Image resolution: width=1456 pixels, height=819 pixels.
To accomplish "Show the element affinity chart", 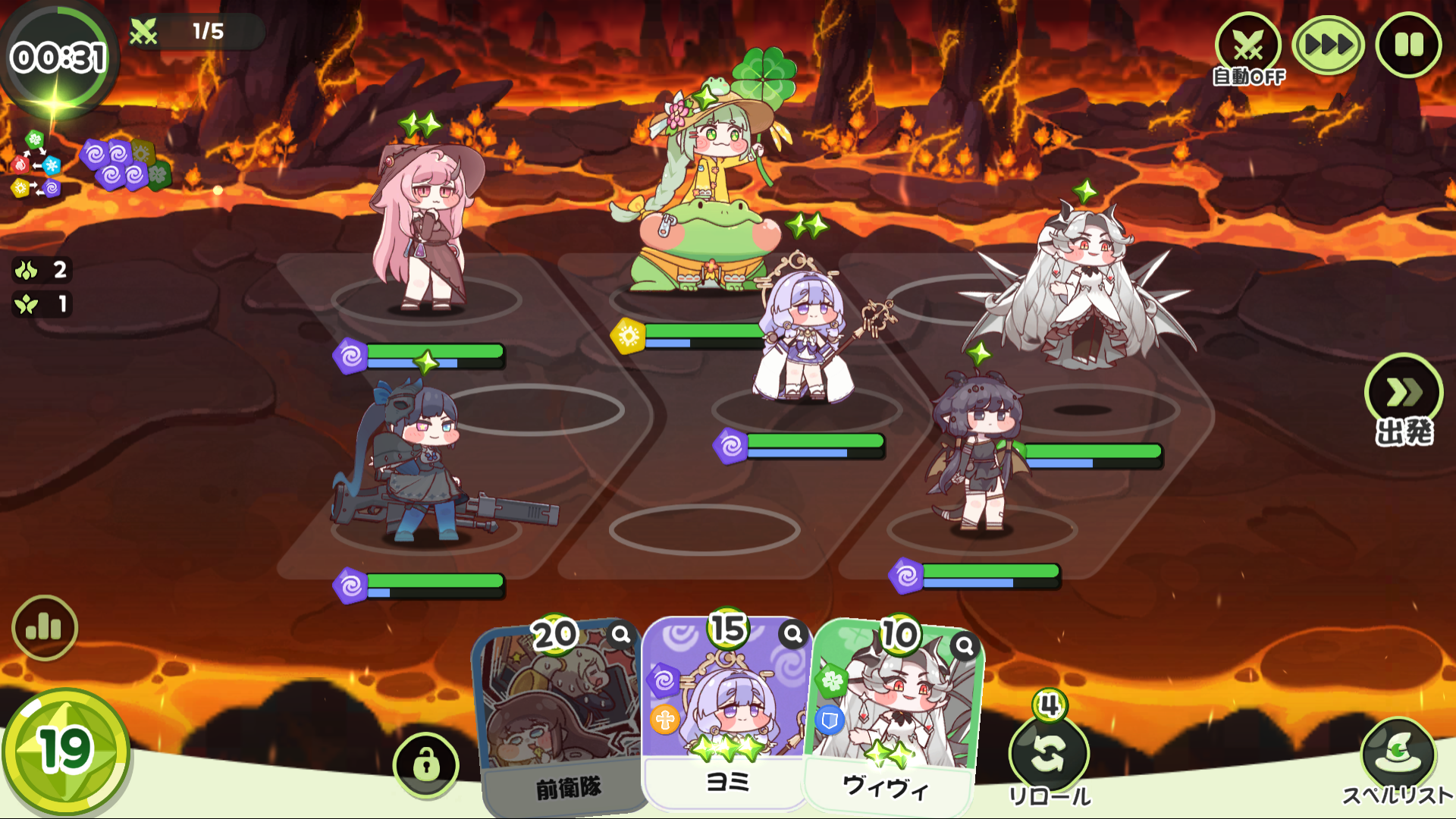I will [x=35, y=165].
